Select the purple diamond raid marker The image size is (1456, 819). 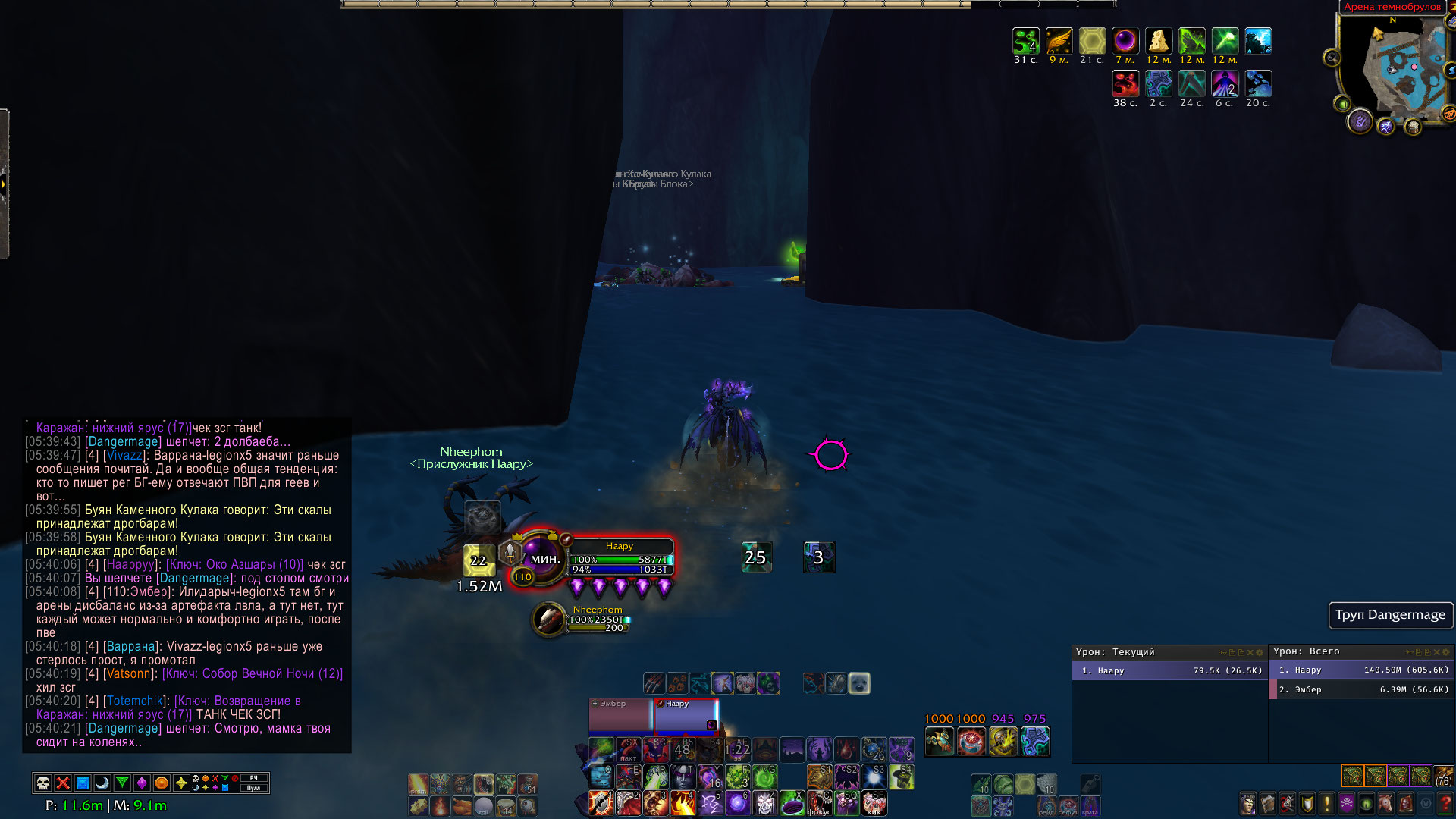[142, 783]
